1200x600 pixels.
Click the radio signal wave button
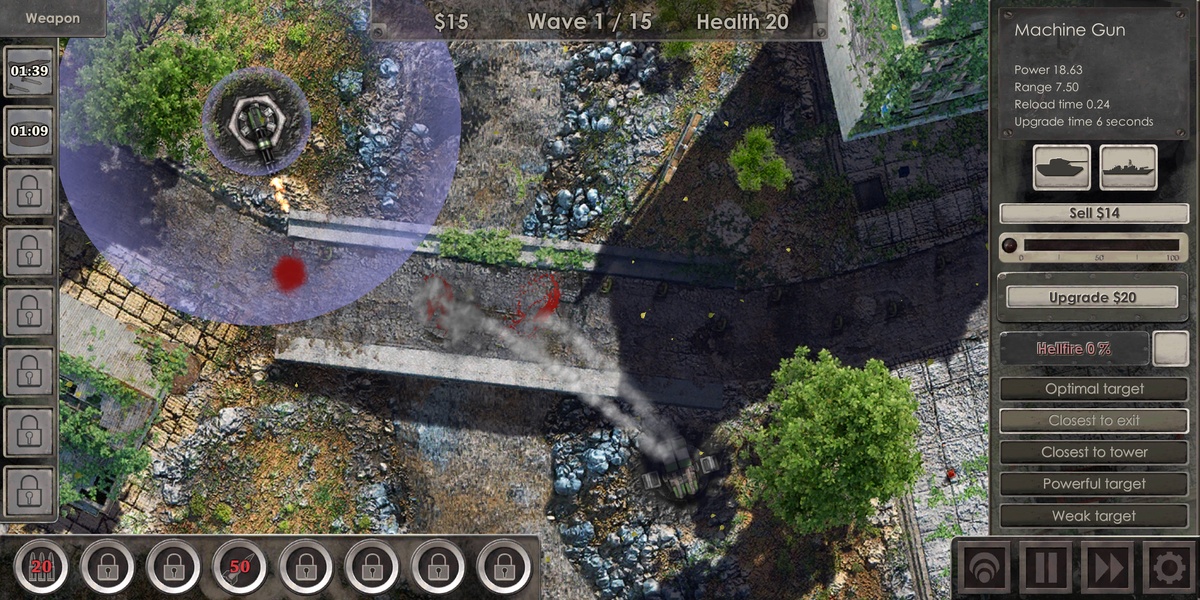(x=983, y=568)
